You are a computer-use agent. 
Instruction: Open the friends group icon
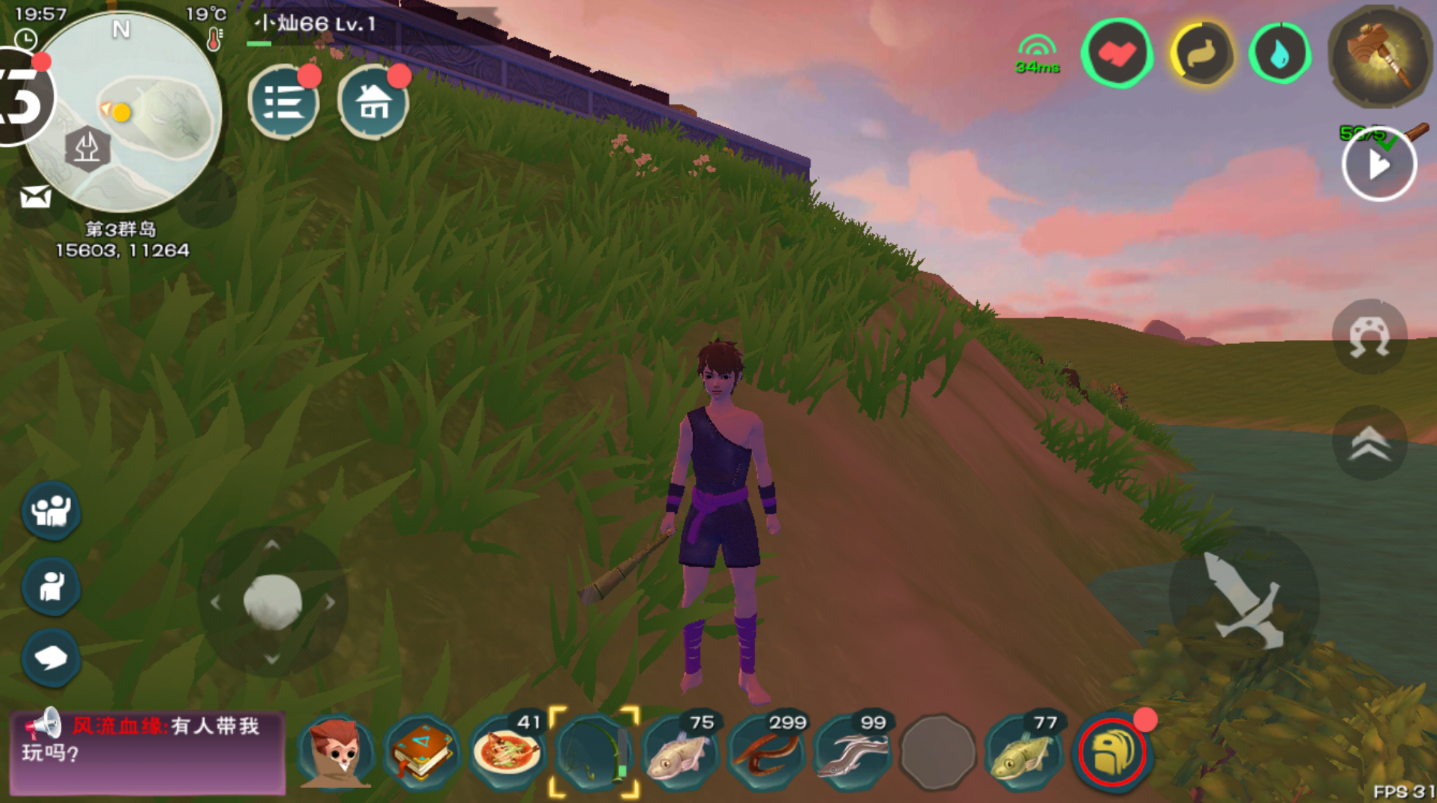pos(51,511)
